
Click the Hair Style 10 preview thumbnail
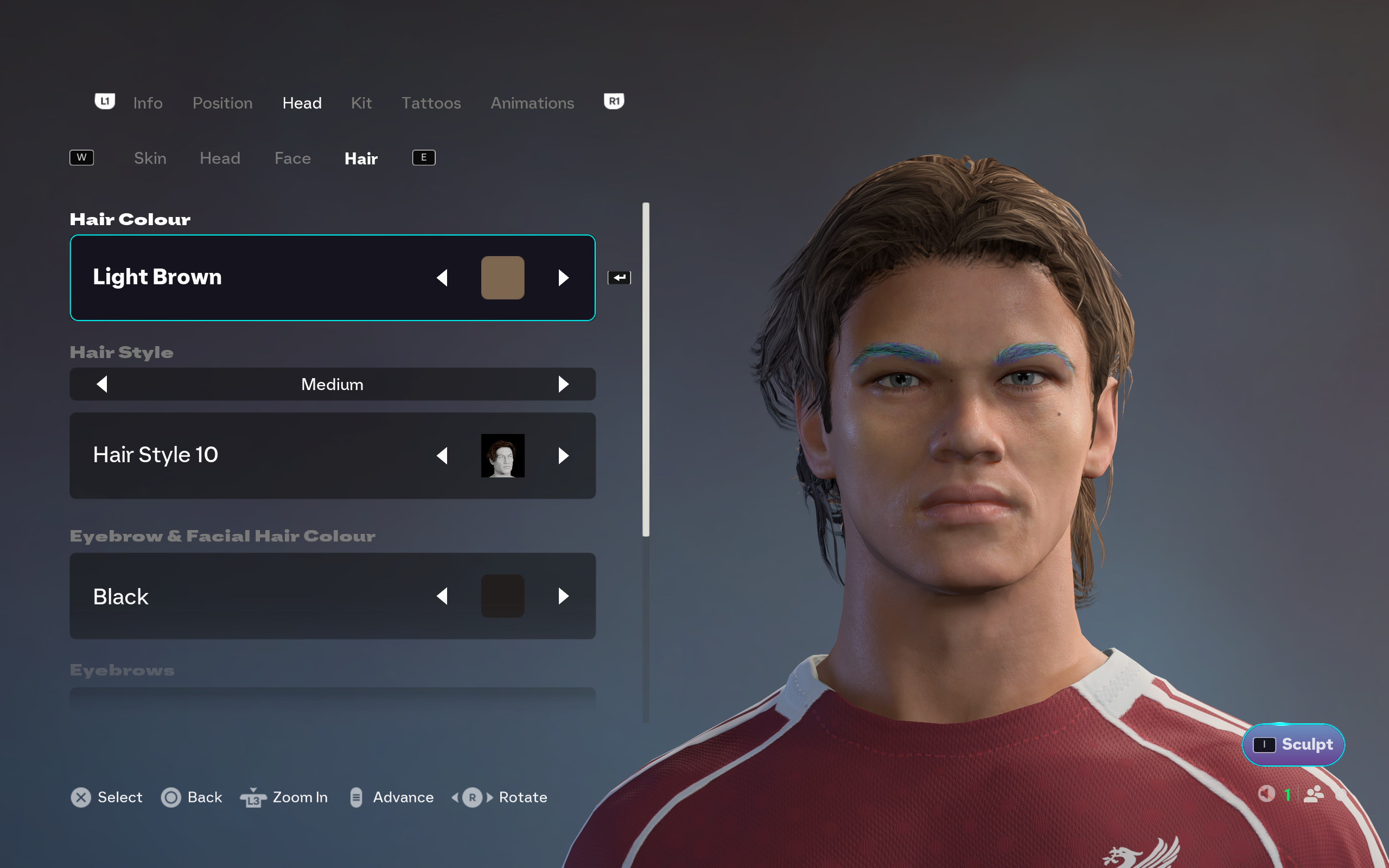point(502,456)
